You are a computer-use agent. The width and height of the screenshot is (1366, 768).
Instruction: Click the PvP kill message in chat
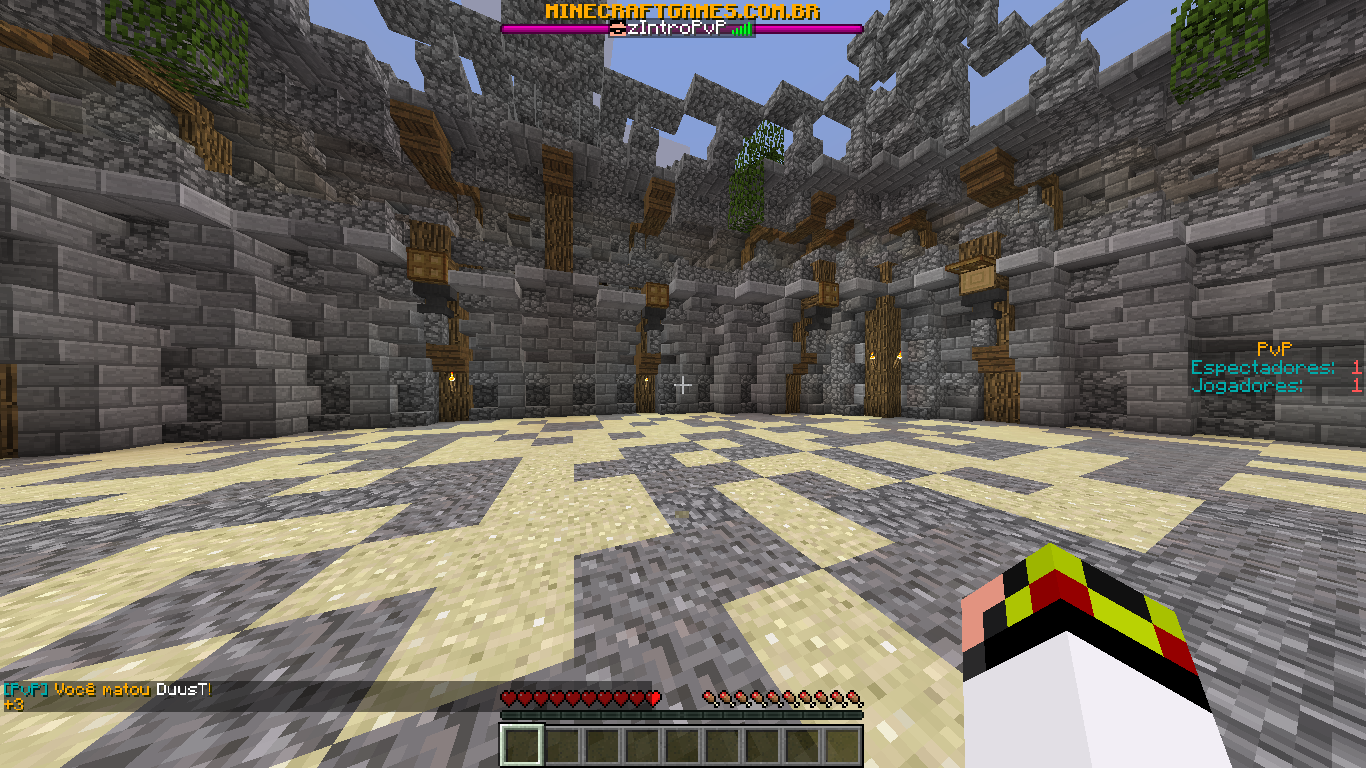click(108, 690)
